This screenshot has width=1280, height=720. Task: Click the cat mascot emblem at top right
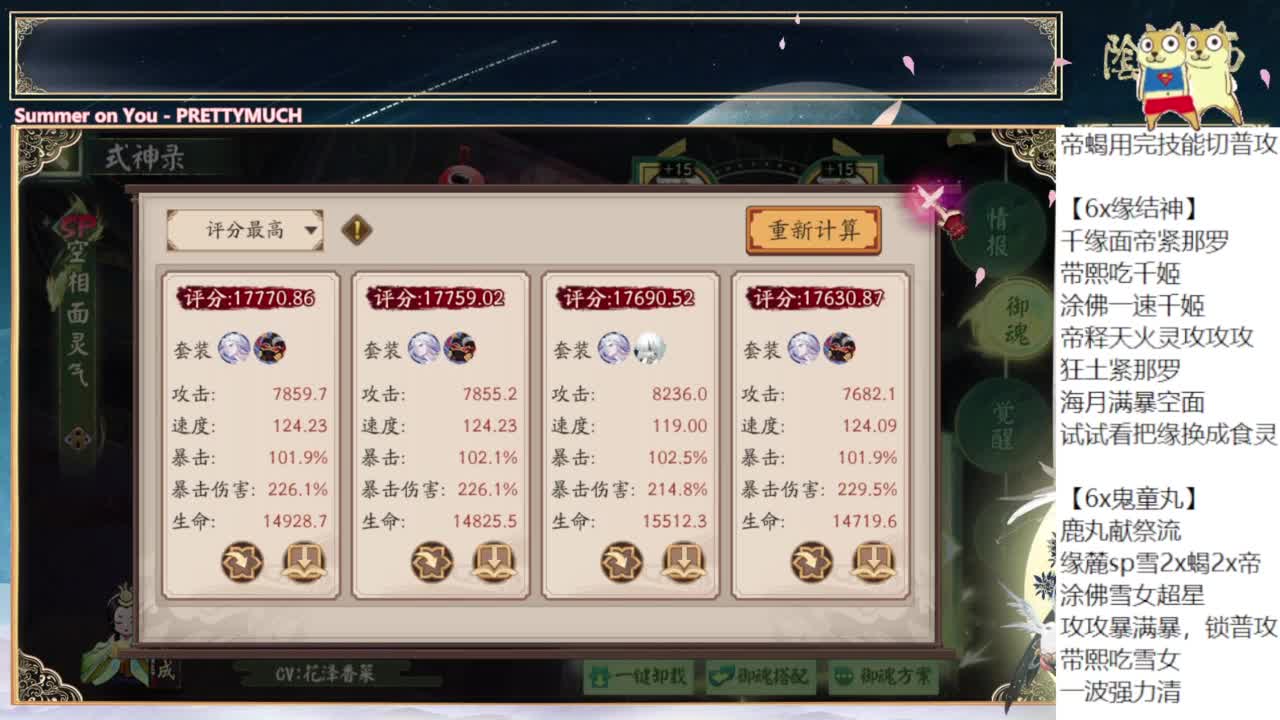pos(1185,62)
